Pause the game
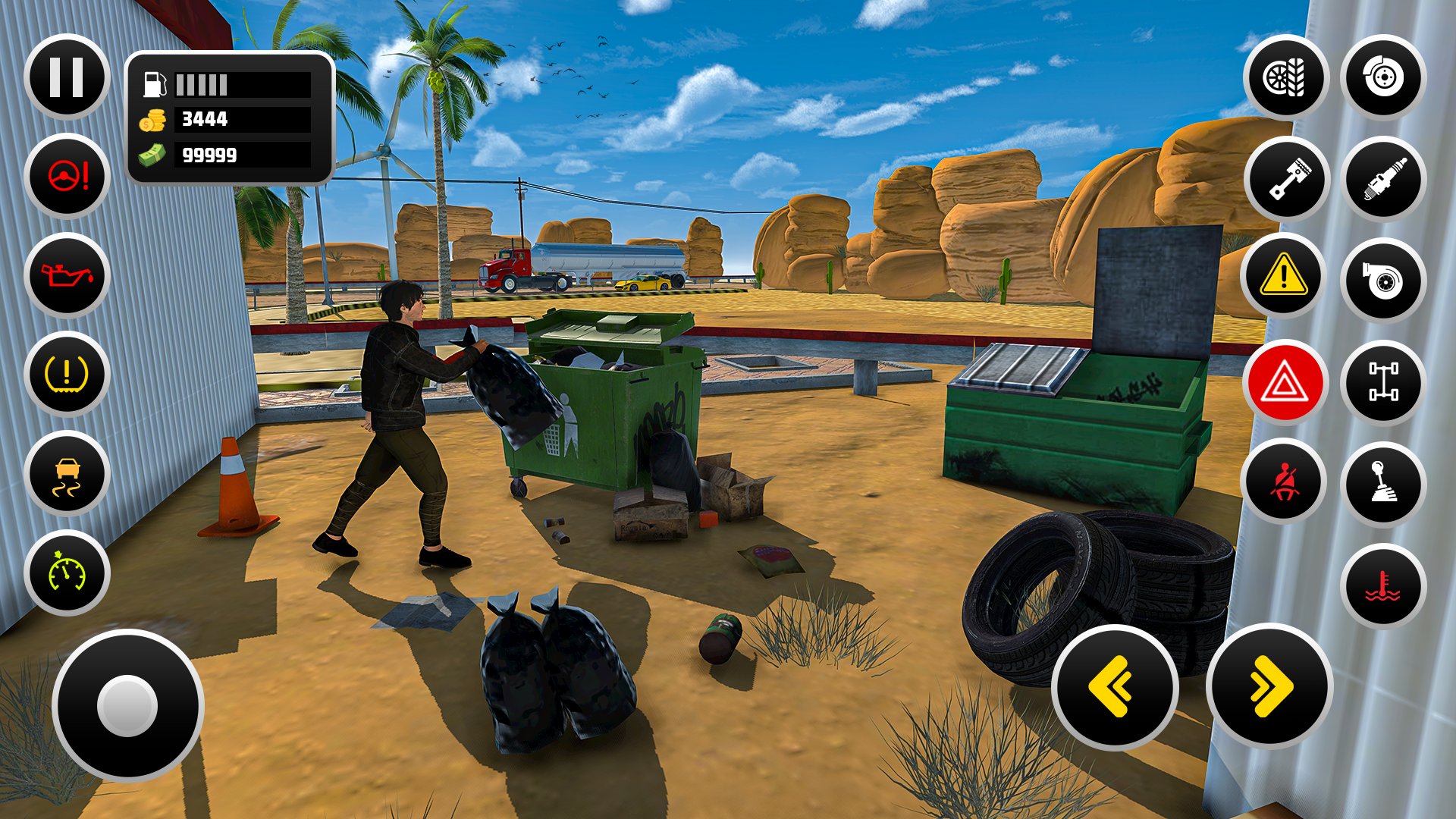This screenshot has width=1456, height=819. [66, 78]
